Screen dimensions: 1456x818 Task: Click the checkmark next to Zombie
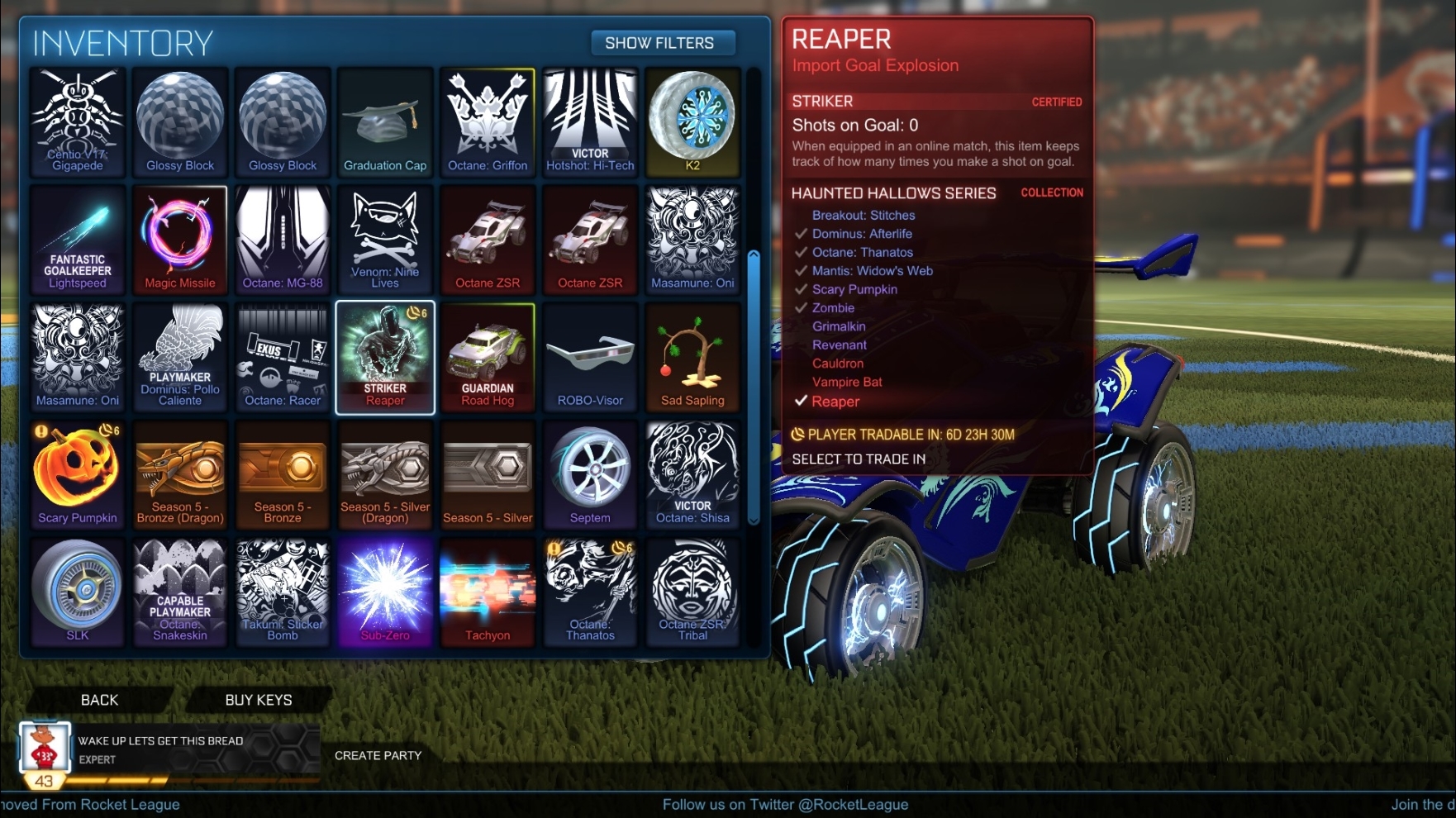pos(800,307)
